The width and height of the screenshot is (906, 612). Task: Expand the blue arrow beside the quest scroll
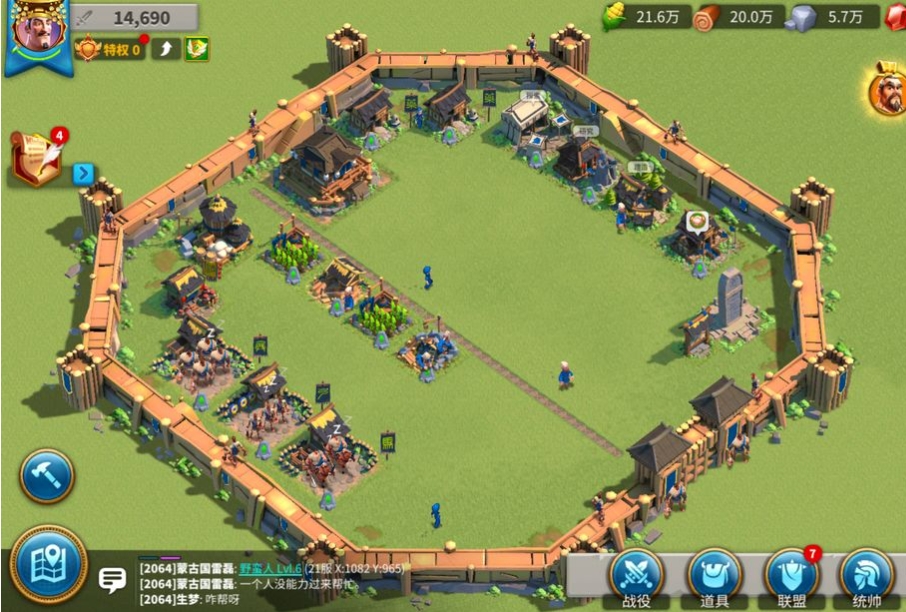click(x=83, y=174)
